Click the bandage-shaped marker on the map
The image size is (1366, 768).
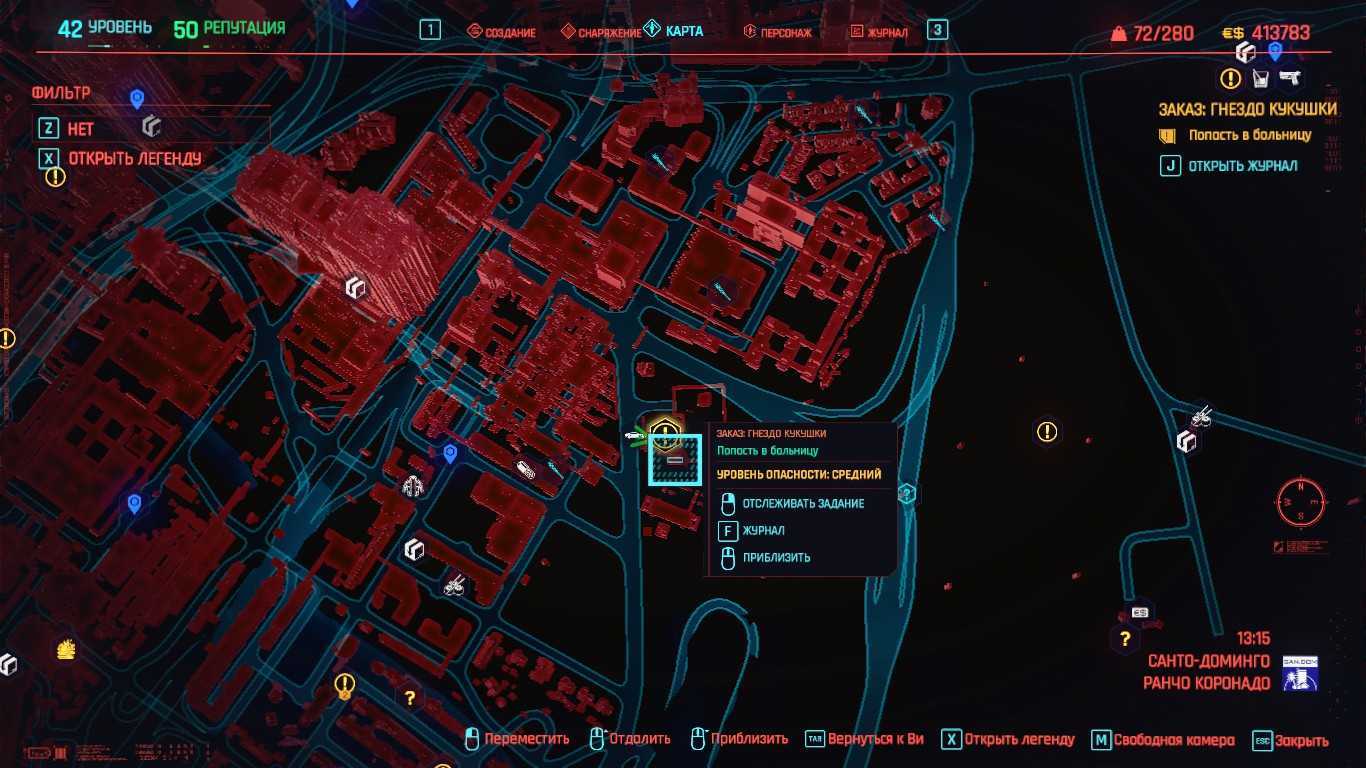tap(526, 468)
